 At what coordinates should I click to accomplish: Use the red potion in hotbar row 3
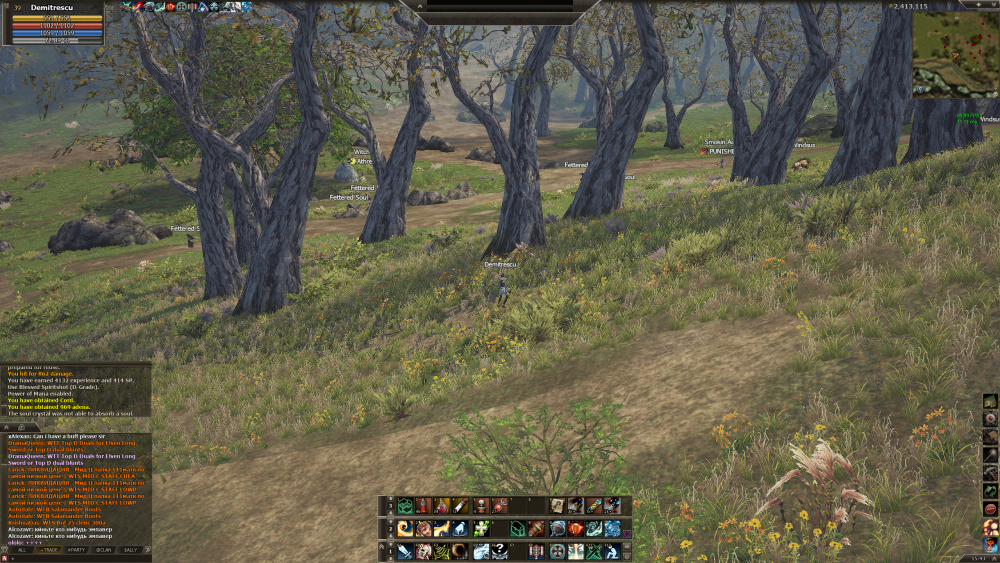[x=423, y=506]
